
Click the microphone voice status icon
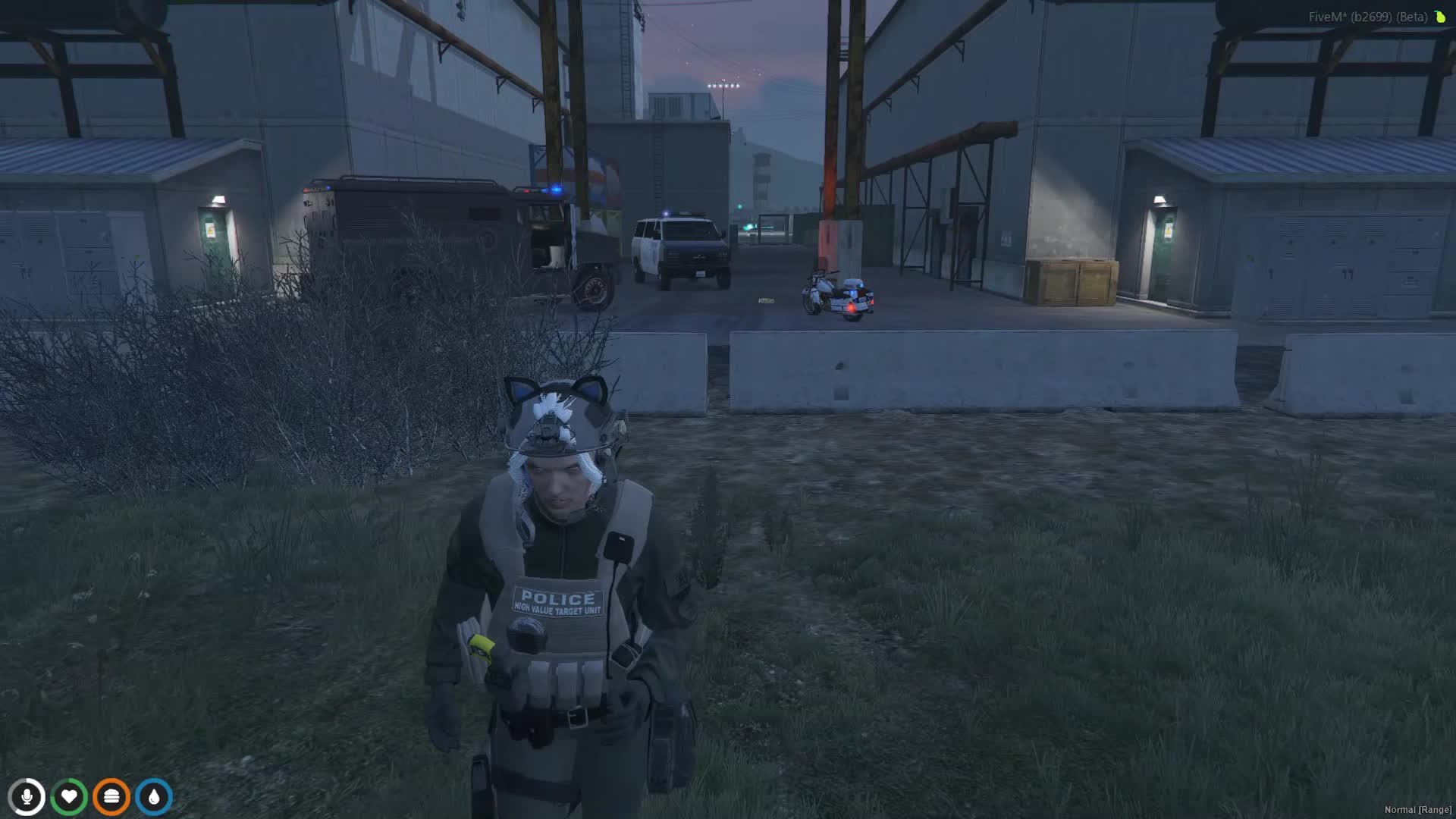pyautogui.click(x=27, y=797)
